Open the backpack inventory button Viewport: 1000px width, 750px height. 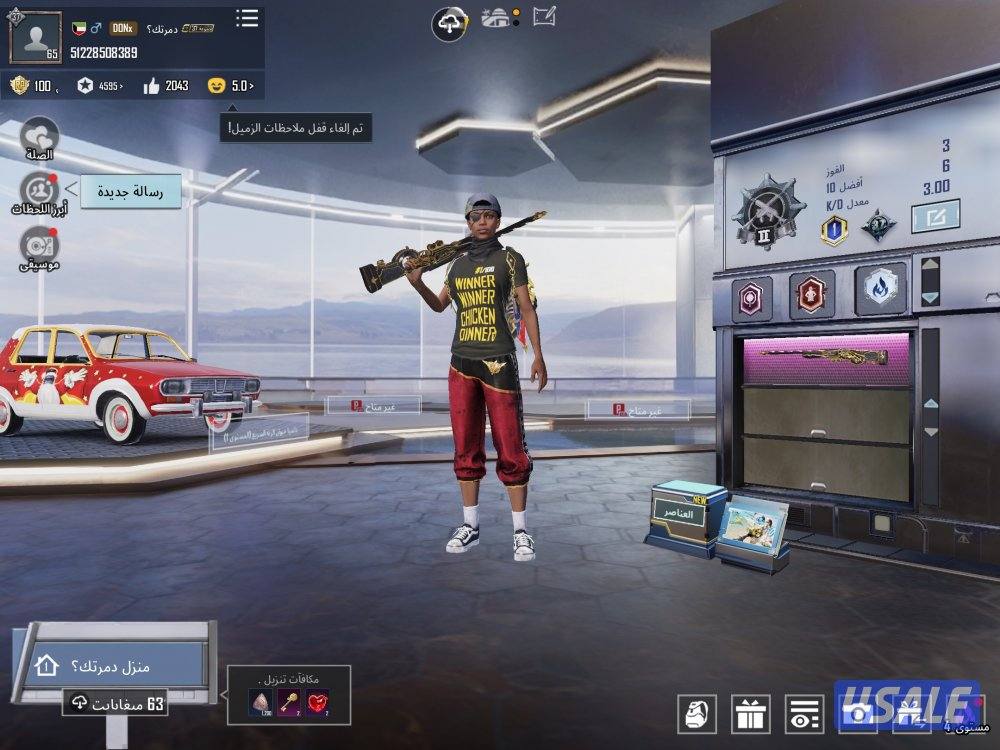coord(697,713)
